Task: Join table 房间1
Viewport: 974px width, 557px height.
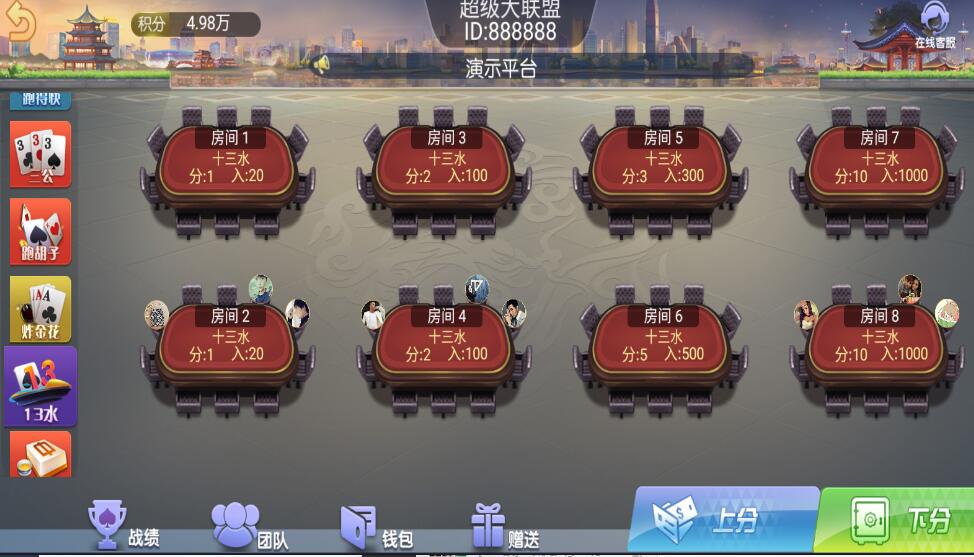Action: click(x=224, y=167)
